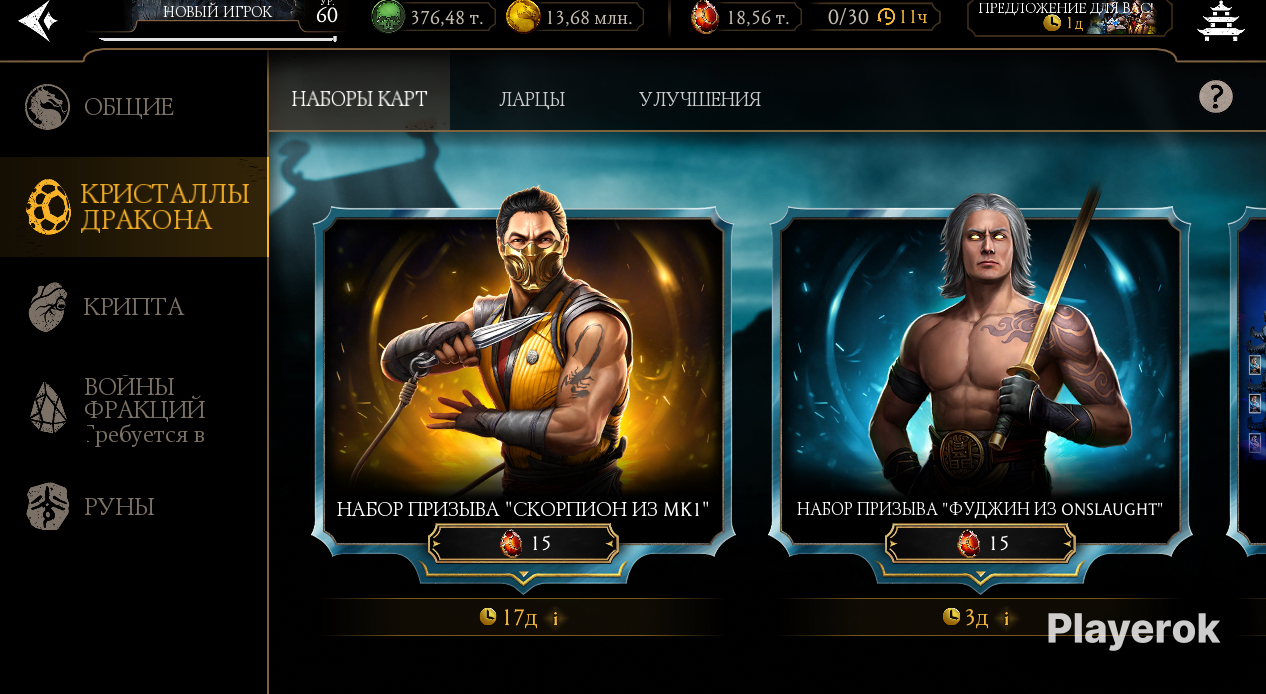Show info for the 3-day pack timer

pyautogui.click(x=1006, y=618)
